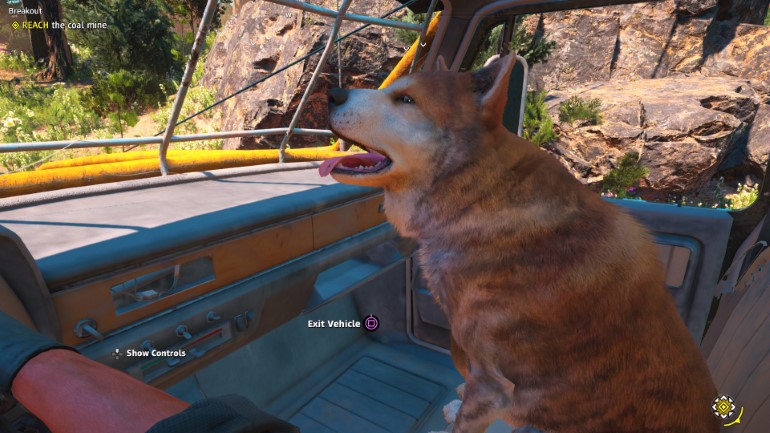Click the yellow objective compass marker
This screenshot has width=770, height=433.
click(722, 407)
